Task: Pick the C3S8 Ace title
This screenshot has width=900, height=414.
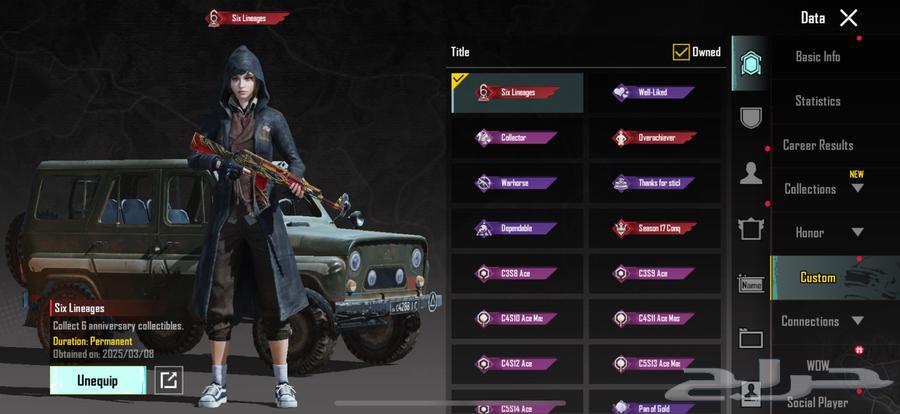Action: (x=517, y=273)
